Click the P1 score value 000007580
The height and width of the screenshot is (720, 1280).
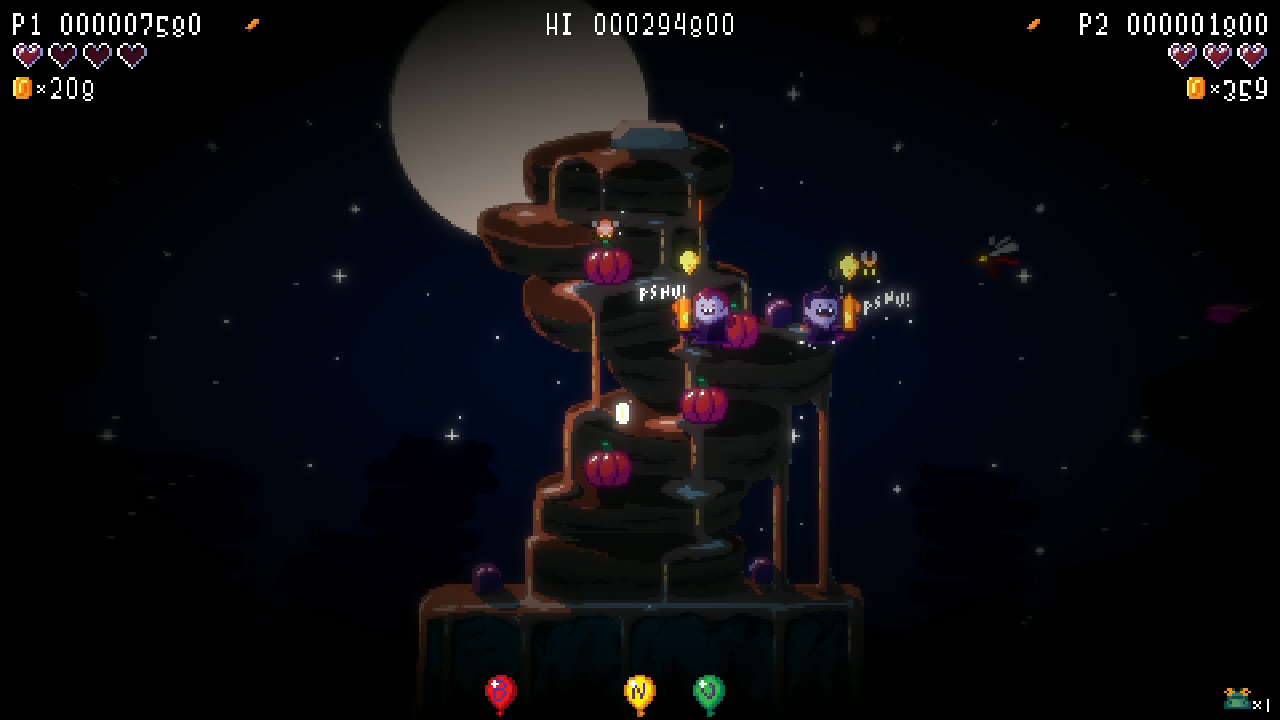point(130,24)
